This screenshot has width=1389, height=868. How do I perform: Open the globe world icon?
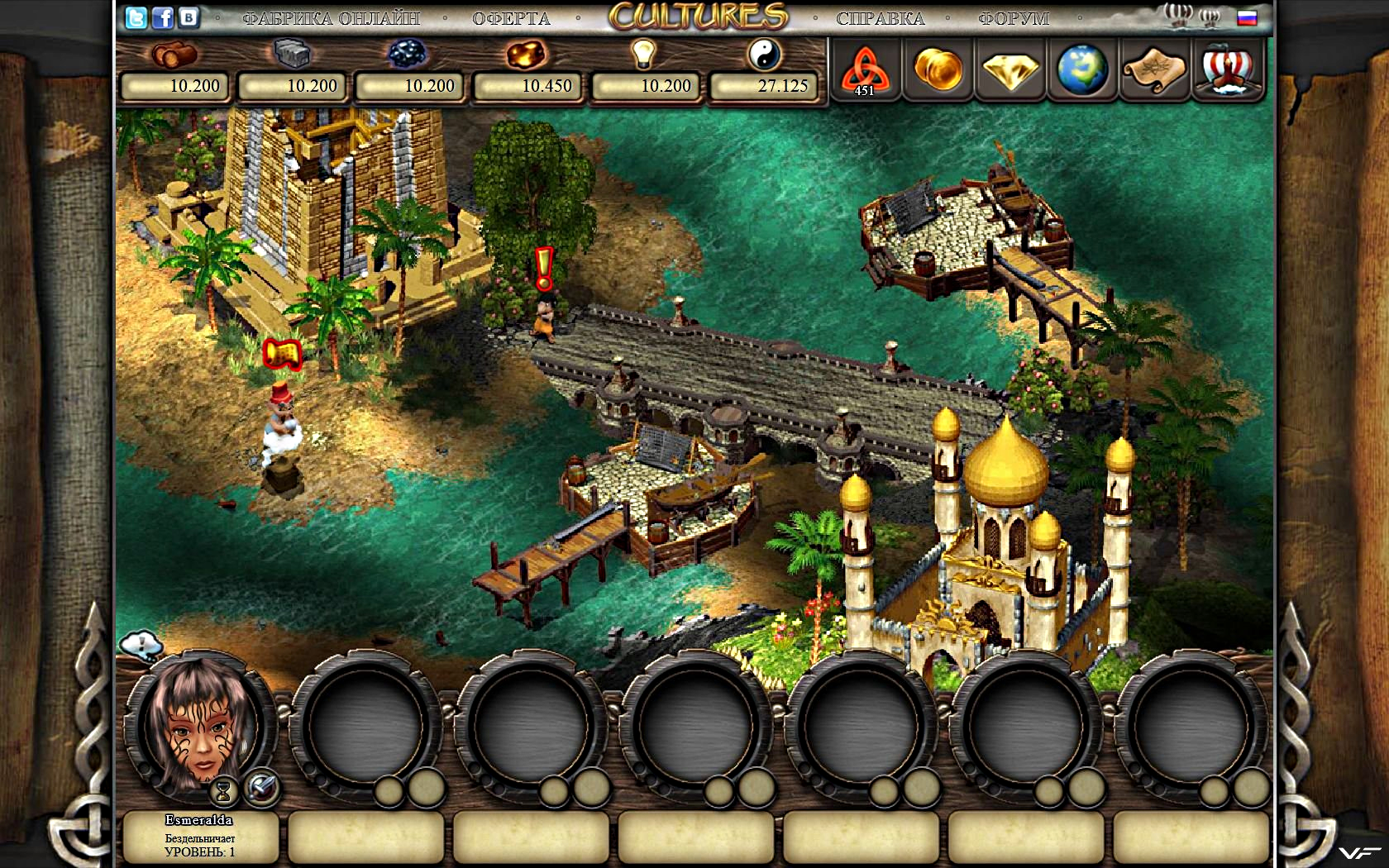pyautogui.click(x=1082, y=69)
